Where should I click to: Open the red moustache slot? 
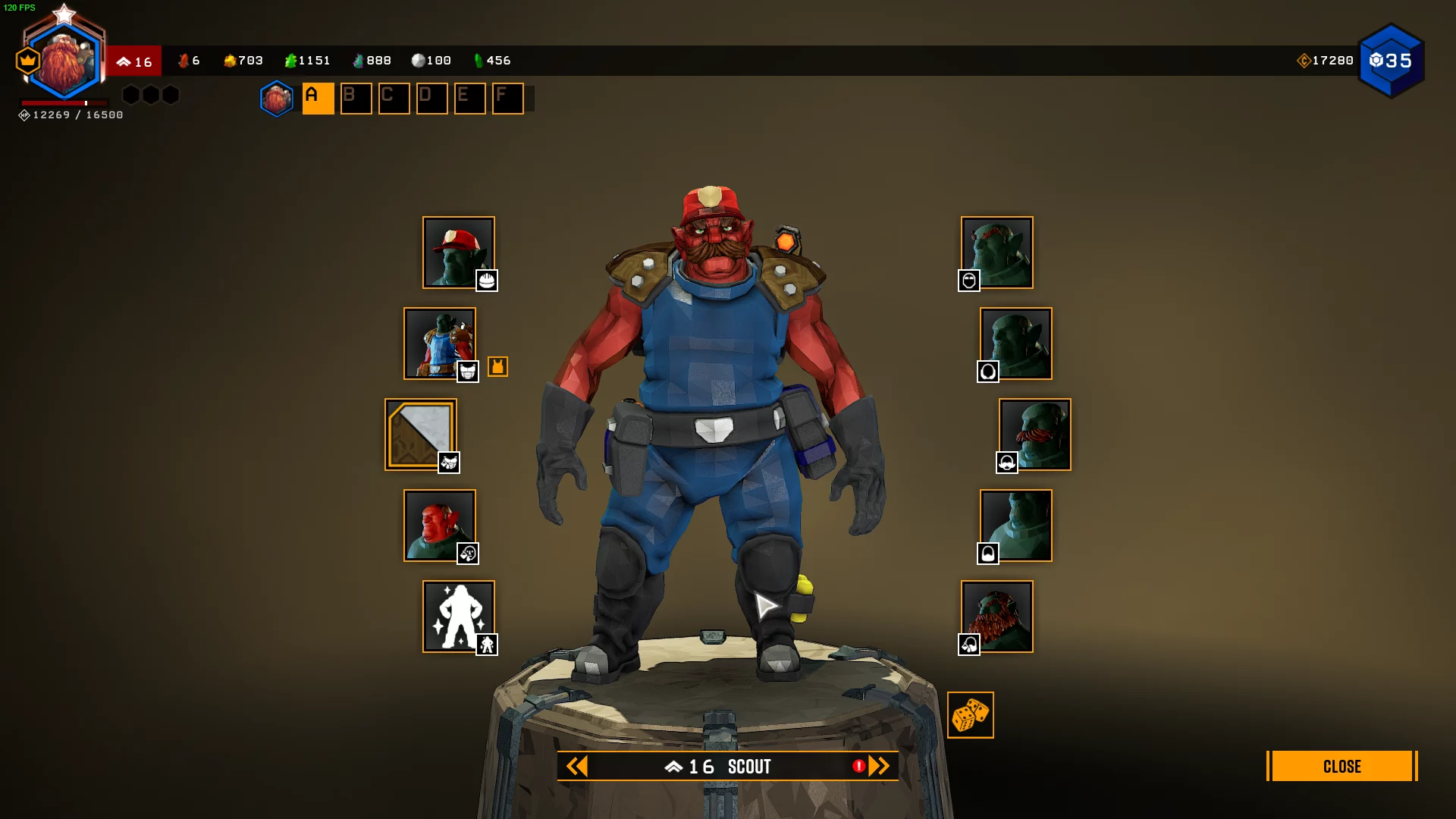(1035, 435)
